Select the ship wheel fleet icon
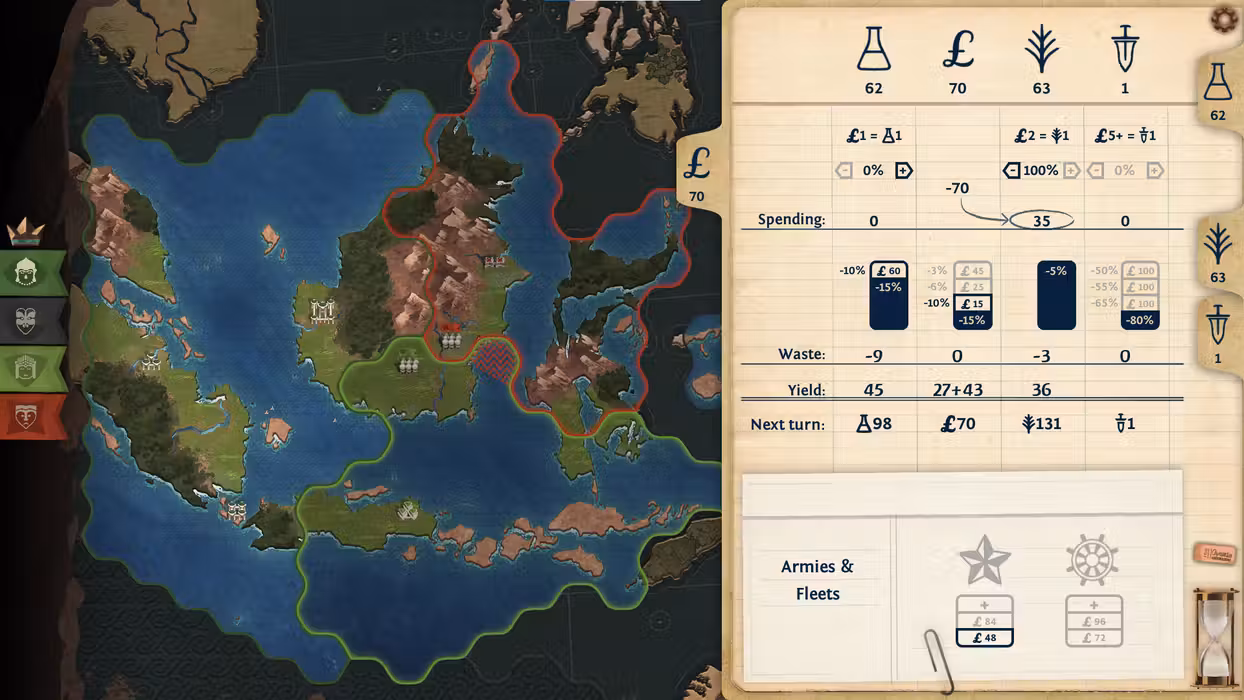 click(1093, 560)
